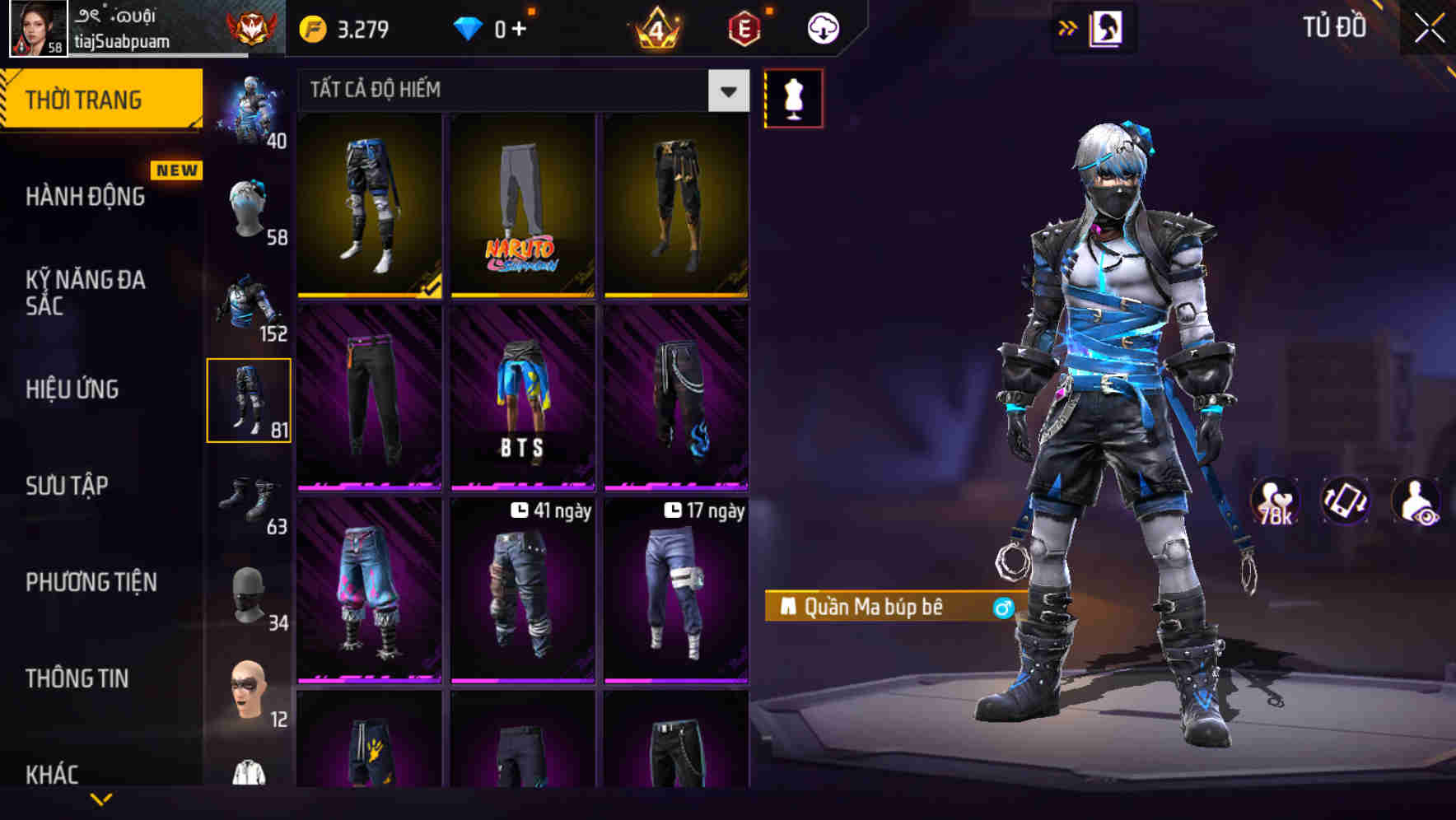Image resolution: width=1456 pixels, height=820 pixels.
Task: Collapse the panel with the double-arrow chevron
Action: click(1067, 26)
